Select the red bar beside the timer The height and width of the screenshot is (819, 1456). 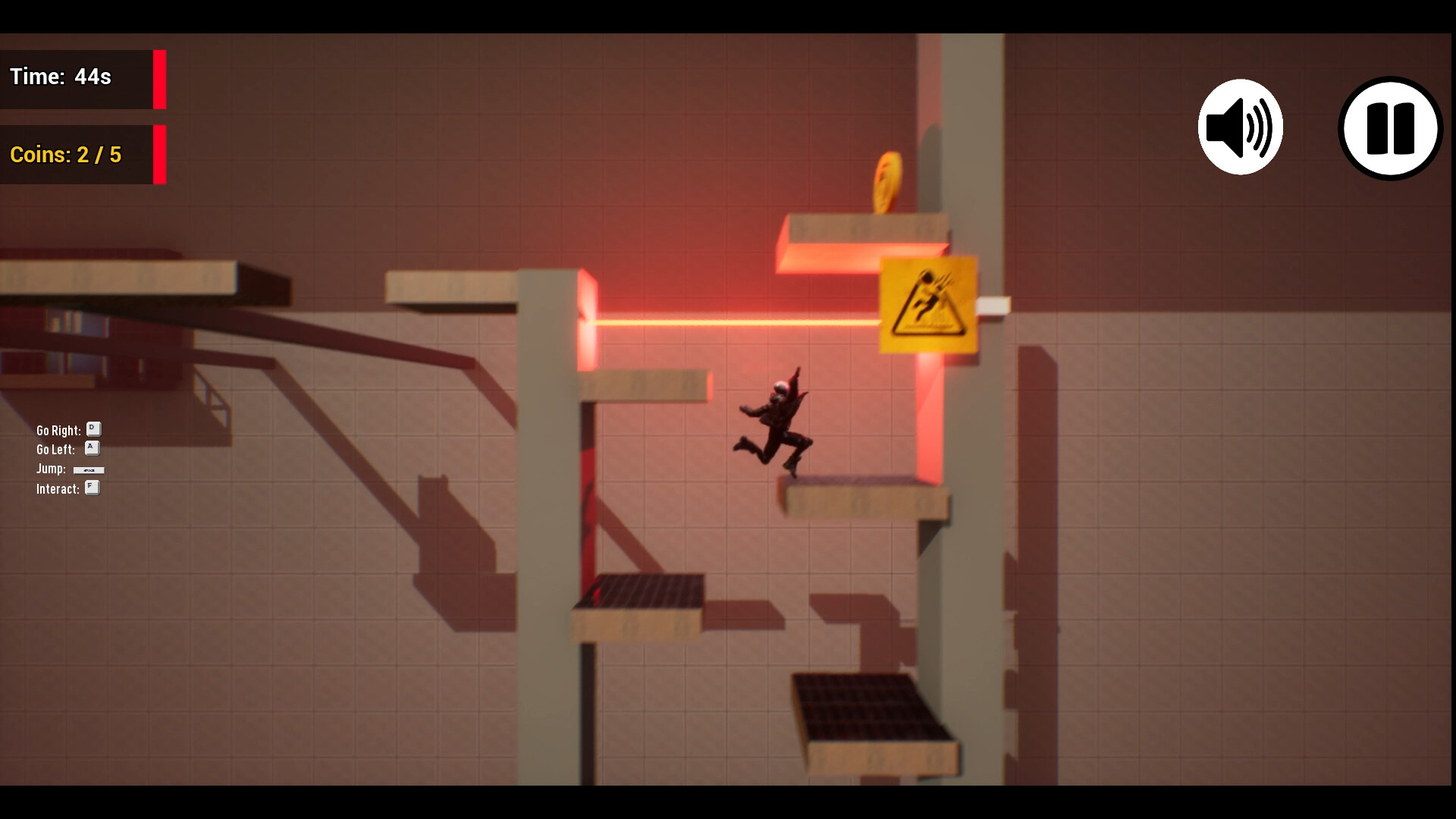click(x=159, y=79)
